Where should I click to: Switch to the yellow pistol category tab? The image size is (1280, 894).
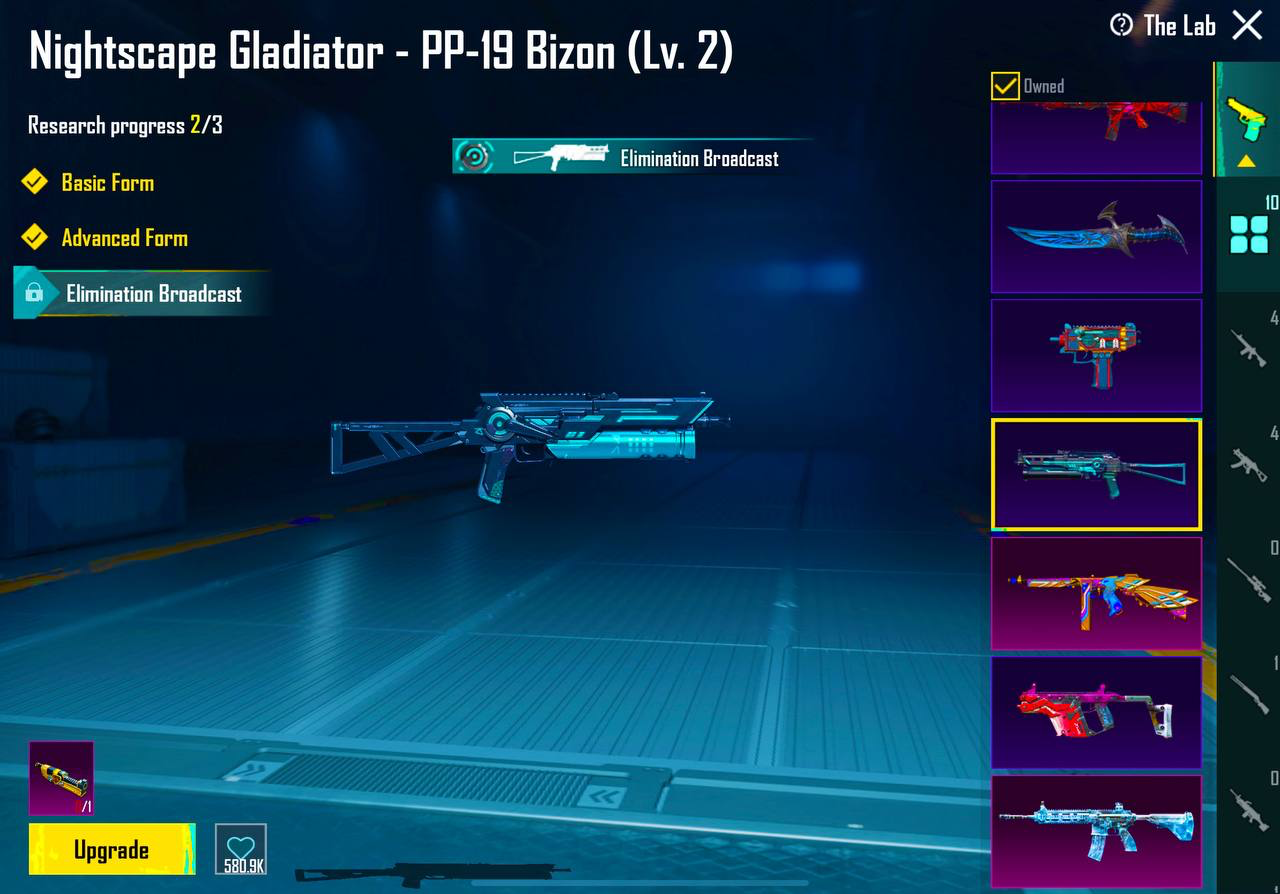[x=1246, y=119]
